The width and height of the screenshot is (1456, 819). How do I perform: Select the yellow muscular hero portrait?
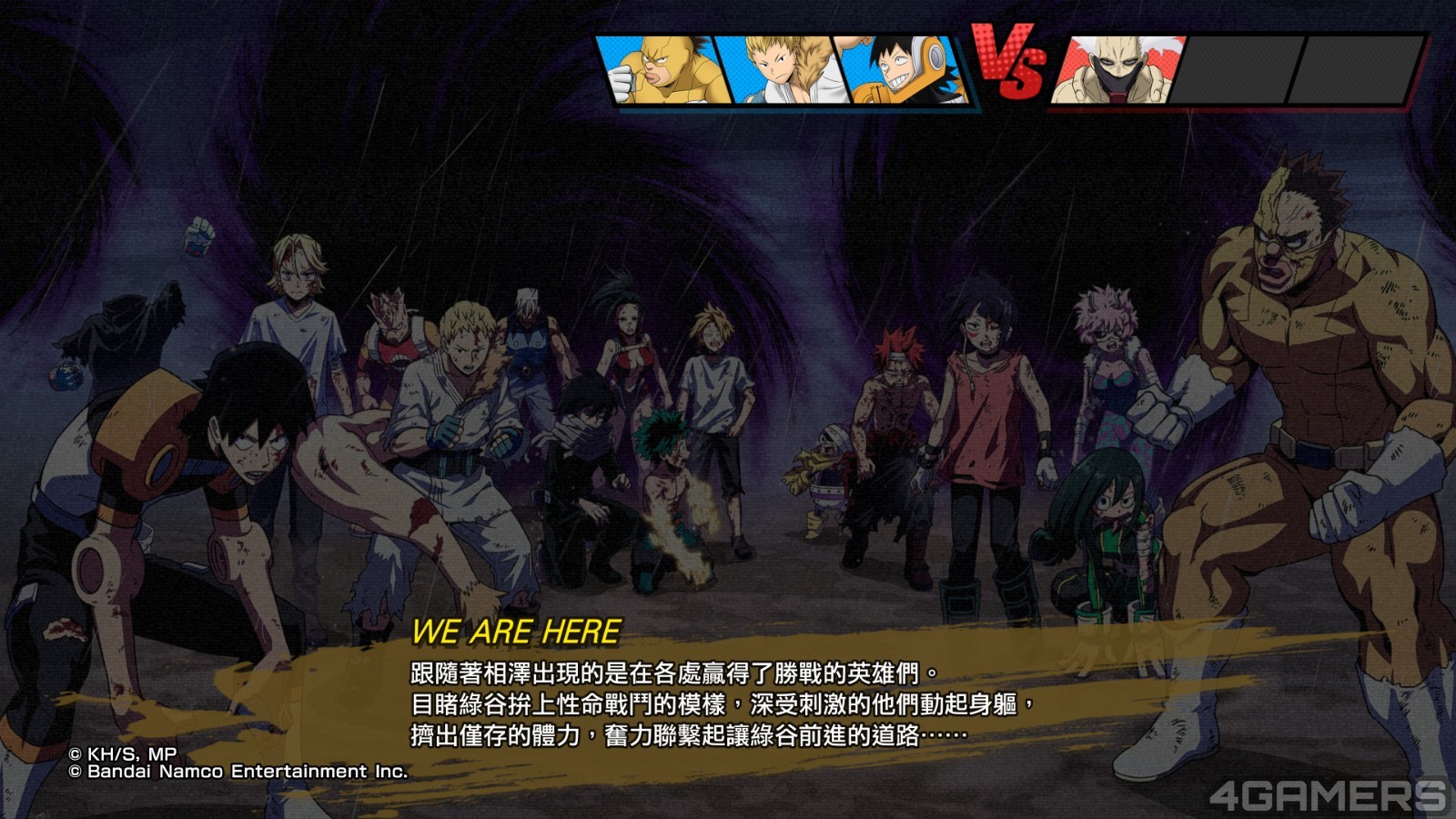click(662, 71)
